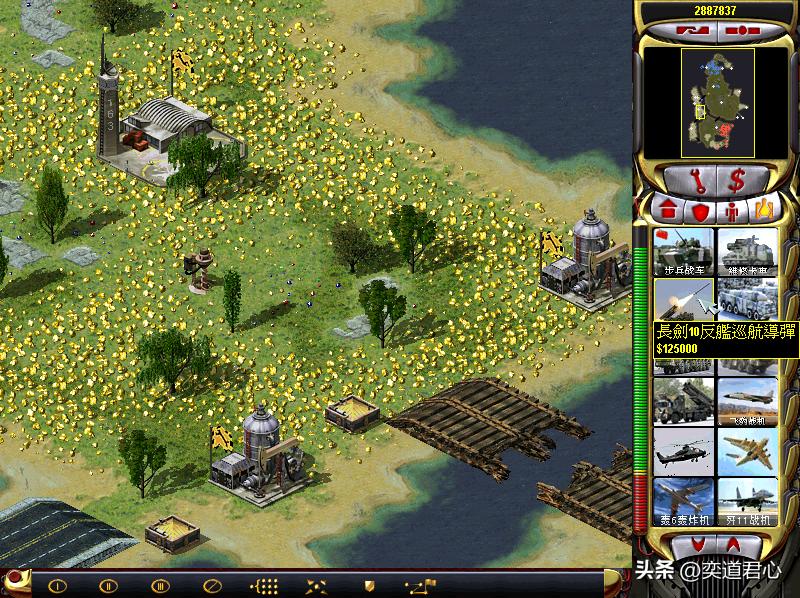Viewport: 800px width, 598px height.
Task: Build the attack helicopter unit
Action: coord(684,451)
